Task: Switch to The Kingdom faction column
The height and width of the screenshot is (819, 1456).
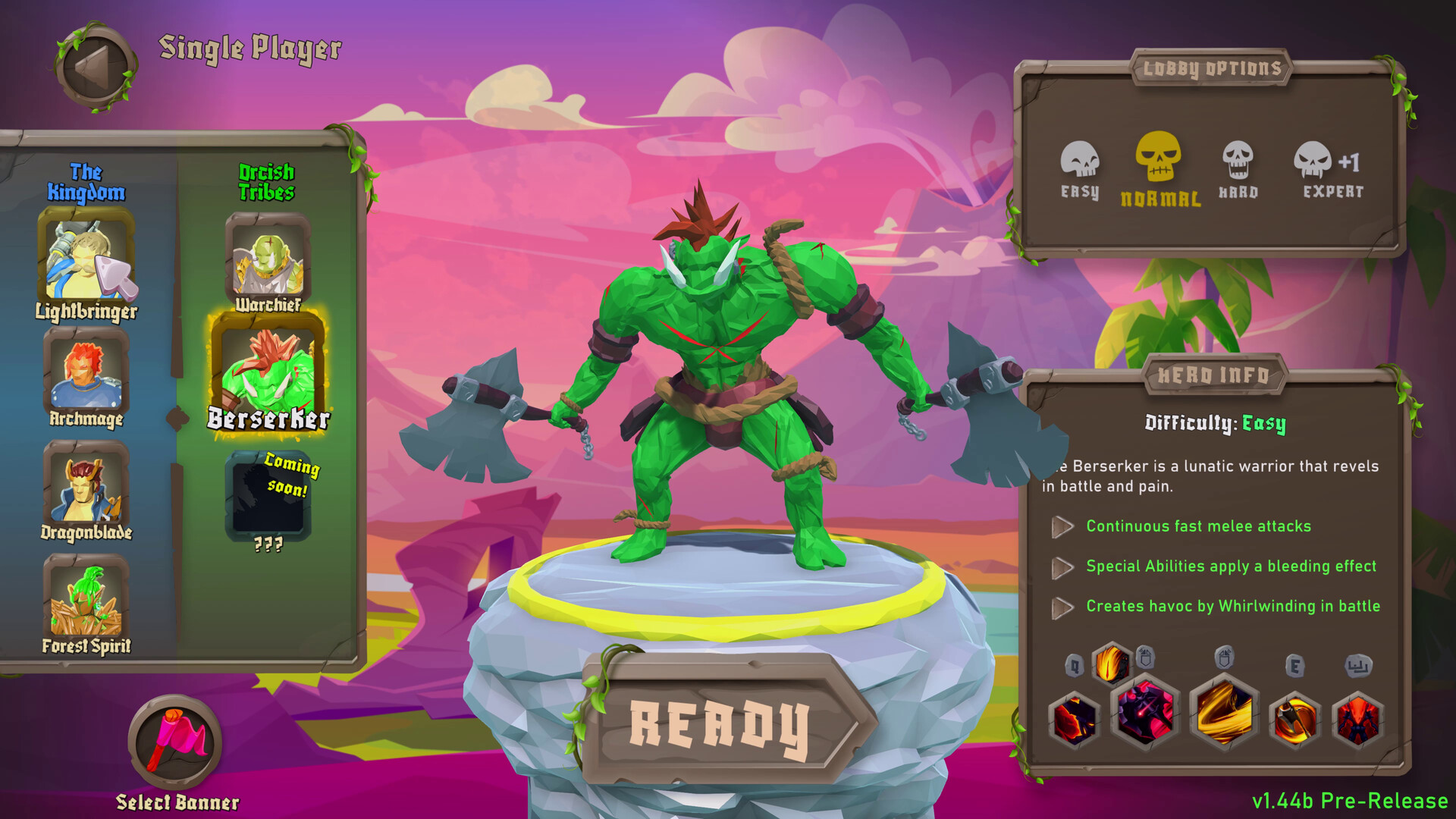Action: (87, 182)
